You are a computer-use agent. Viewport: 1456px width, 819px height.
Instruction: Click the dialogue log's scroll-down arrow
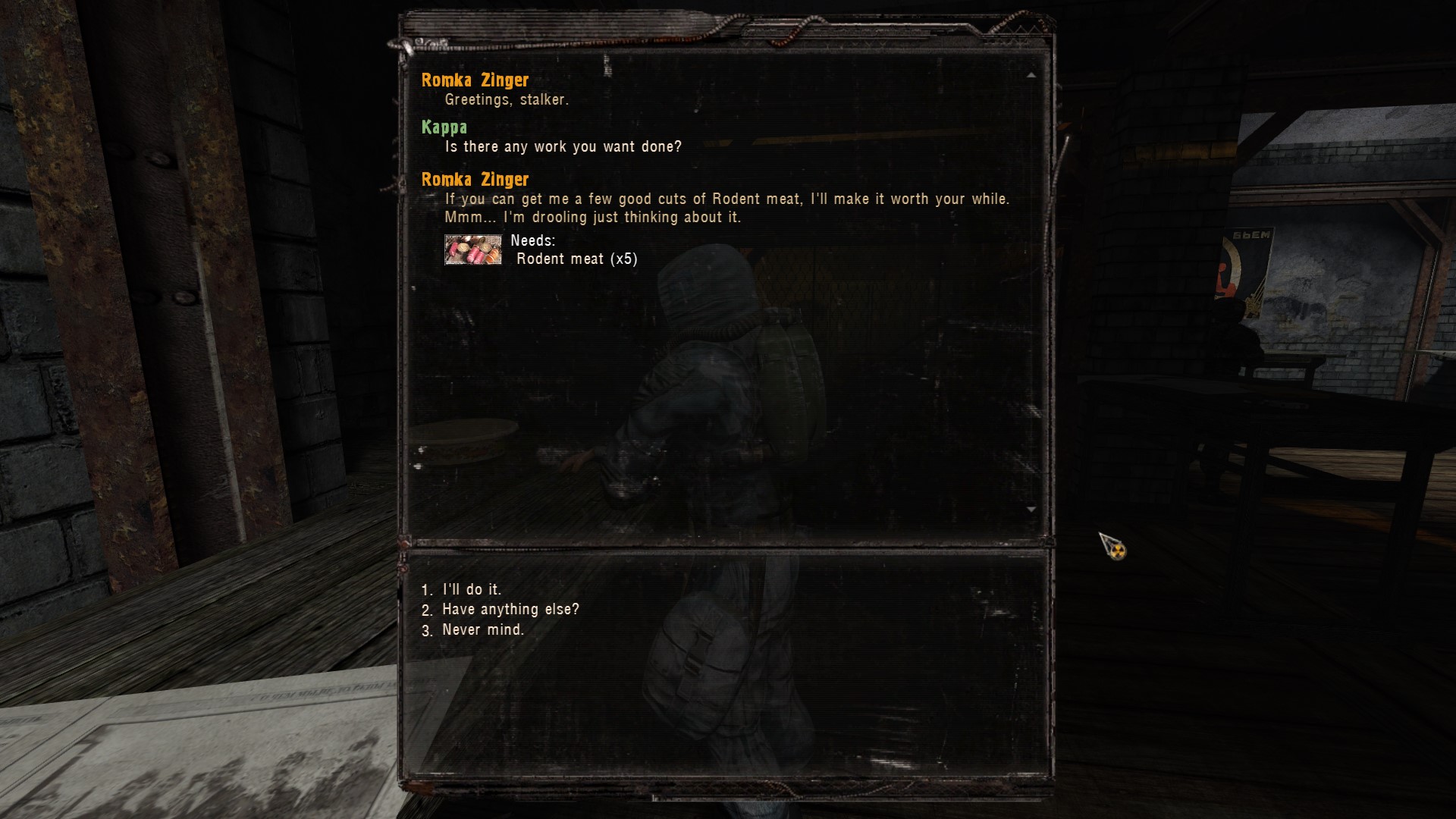click(x=1031, y=509)
